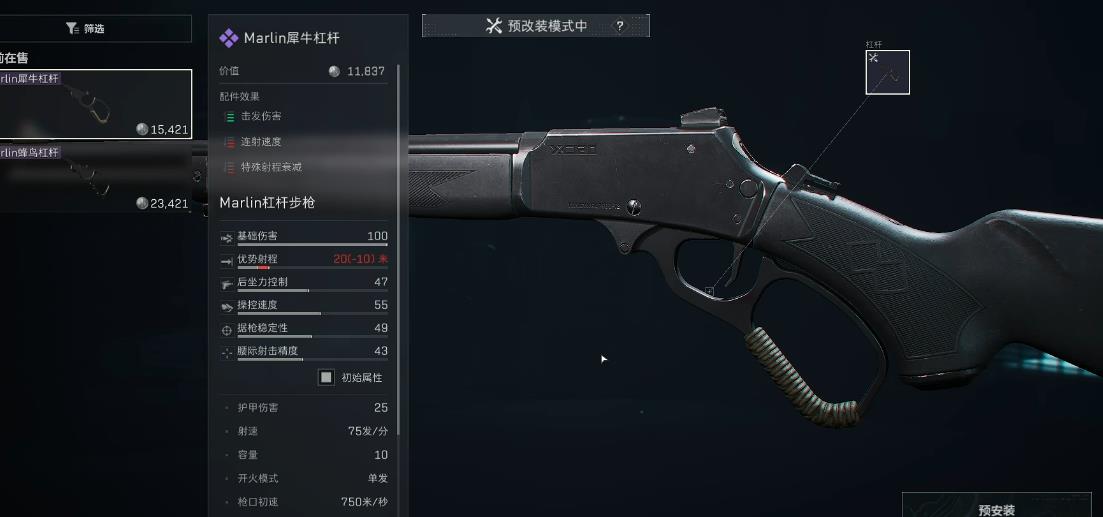1103x517 pixels.
Task: Click the 预安装 button
Action: (x=996, y=508)
